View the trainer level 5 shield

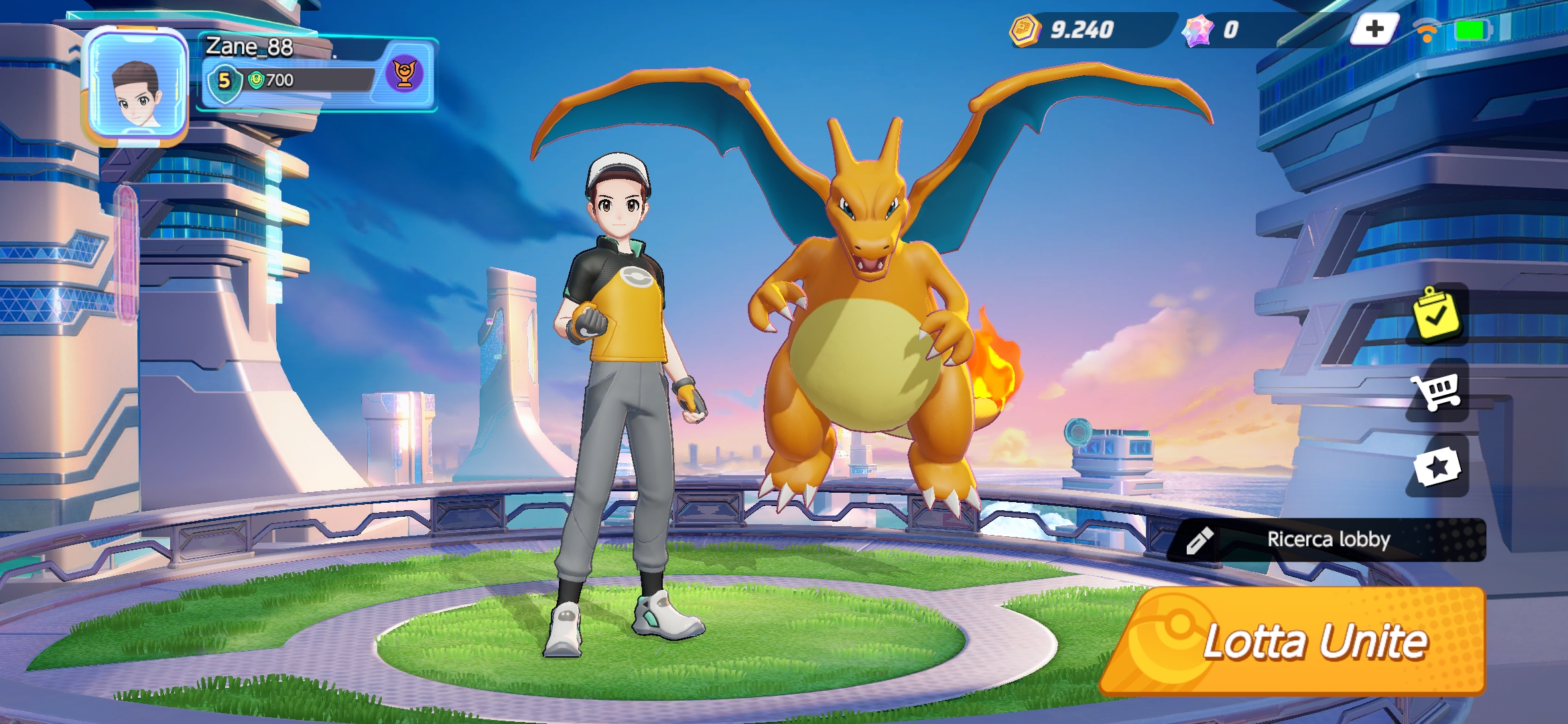(224, 82)
